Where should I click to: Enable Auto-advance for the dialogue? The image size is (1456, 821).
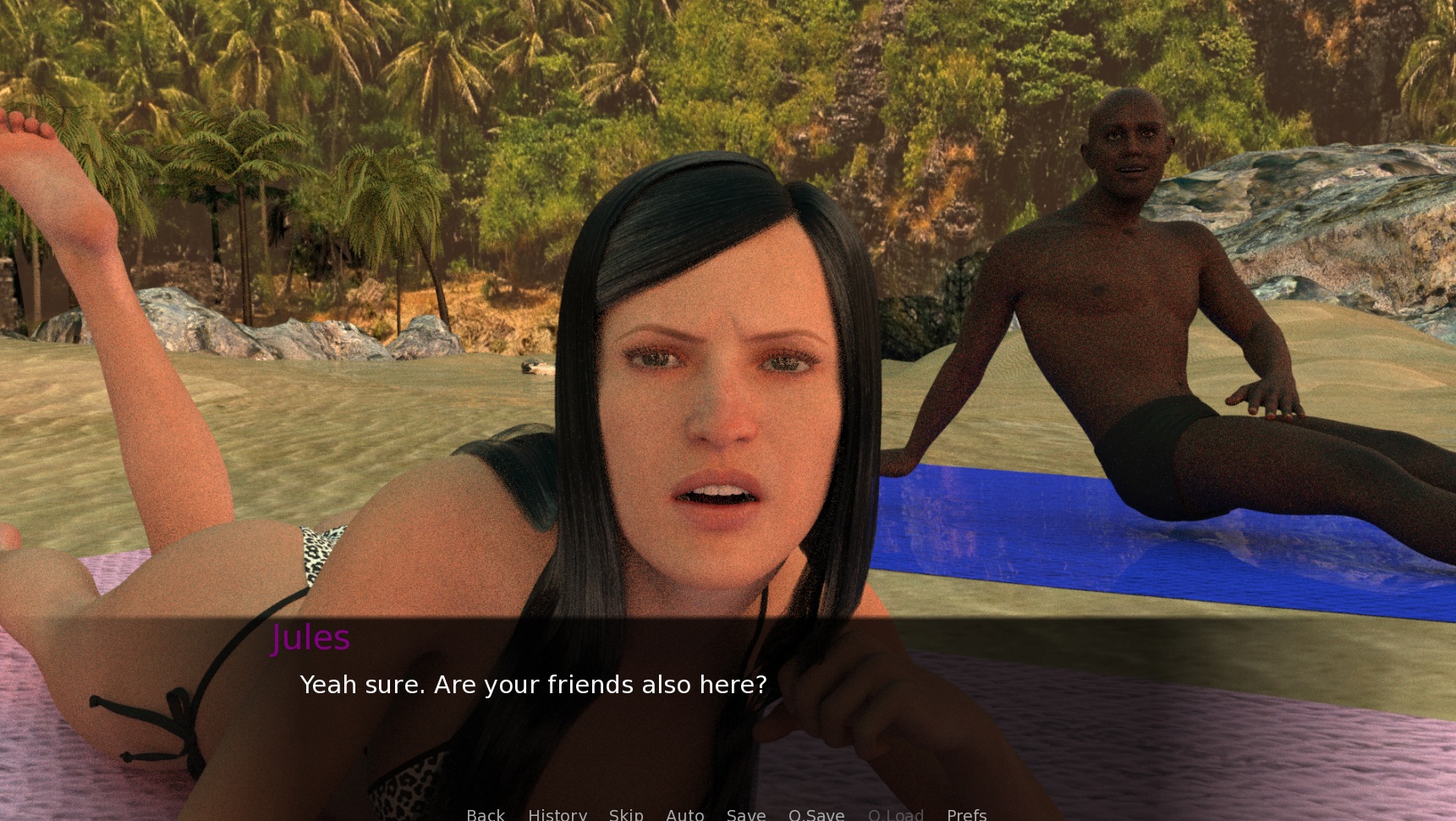684,814
